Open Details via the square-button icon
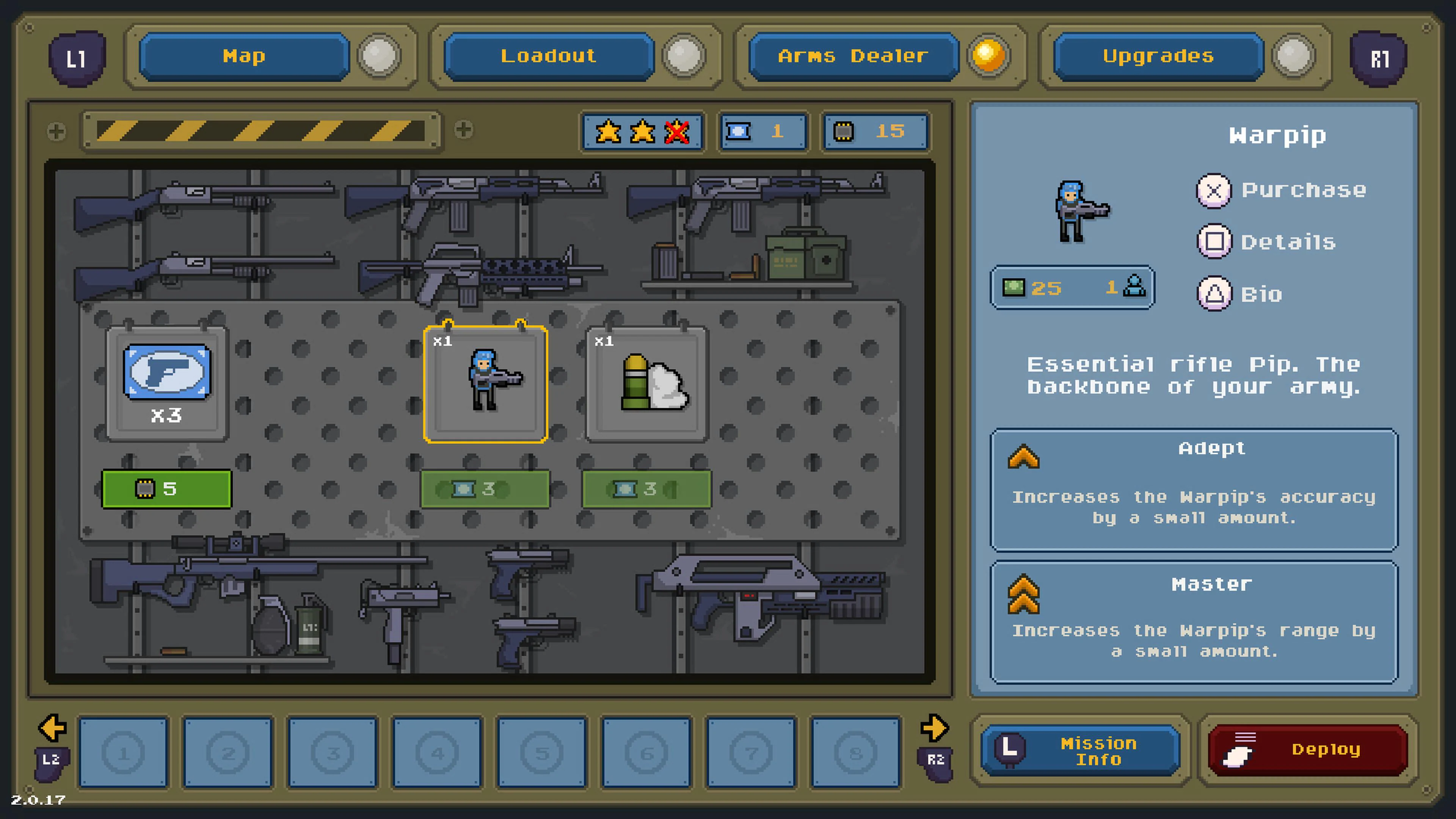The image size is (1456, 819). [x=1214, y=242]
